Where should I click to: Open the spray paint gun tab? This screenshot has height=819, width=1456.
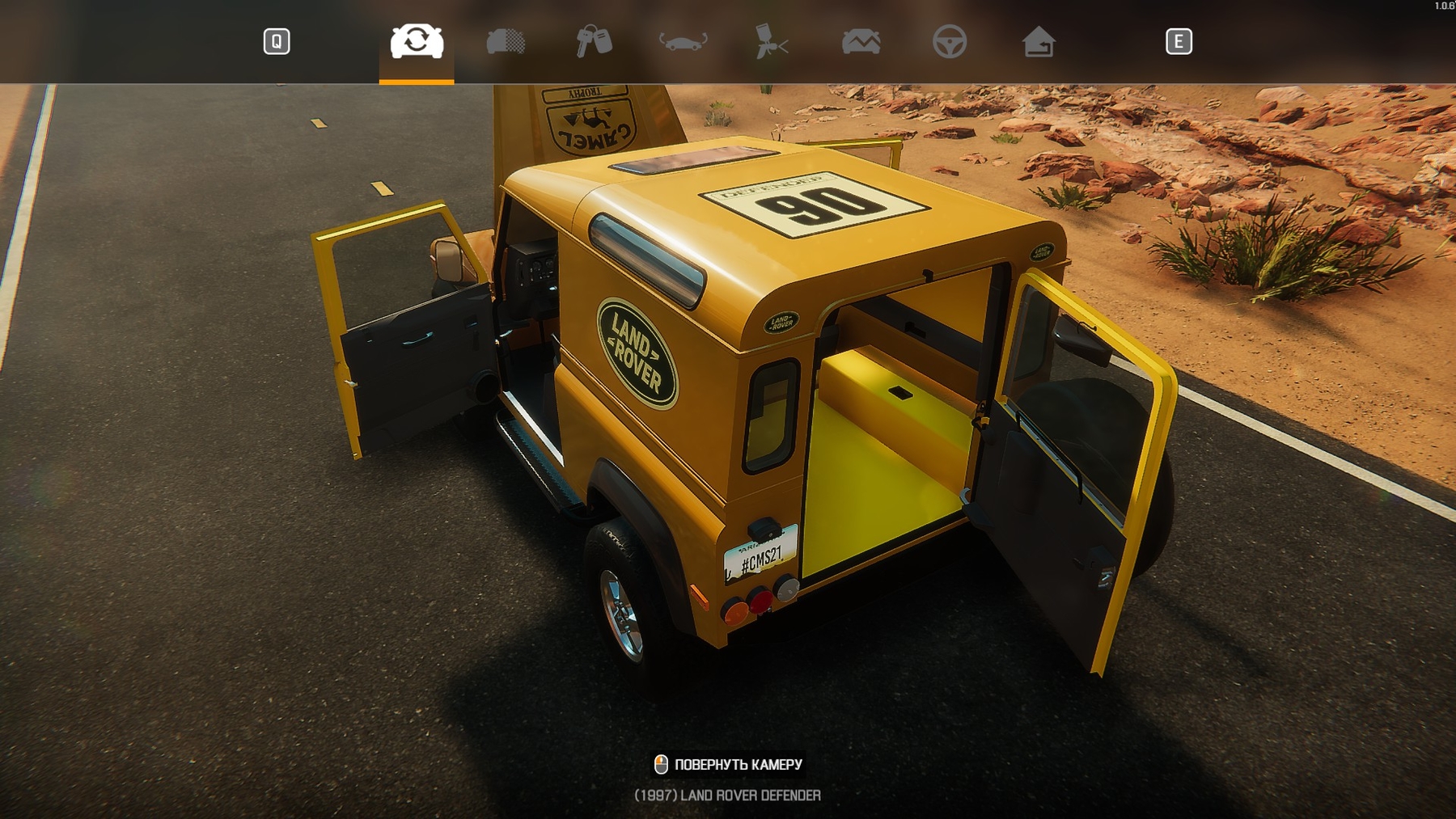(771, 41)
